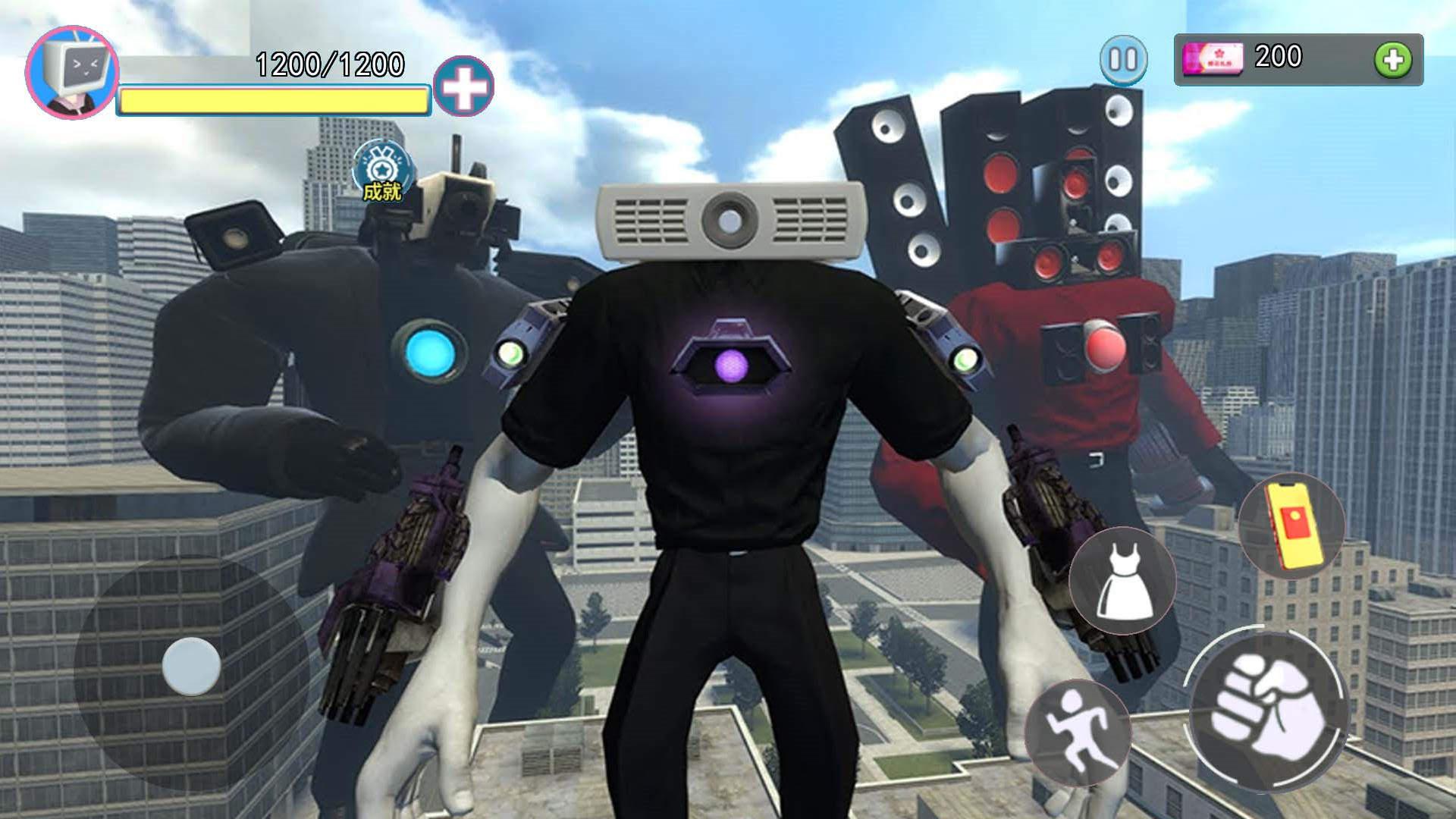The height and width of the screenshot is (819, 1456).
Task: Open the red envelope phone icon
Action: [1291, 525]
